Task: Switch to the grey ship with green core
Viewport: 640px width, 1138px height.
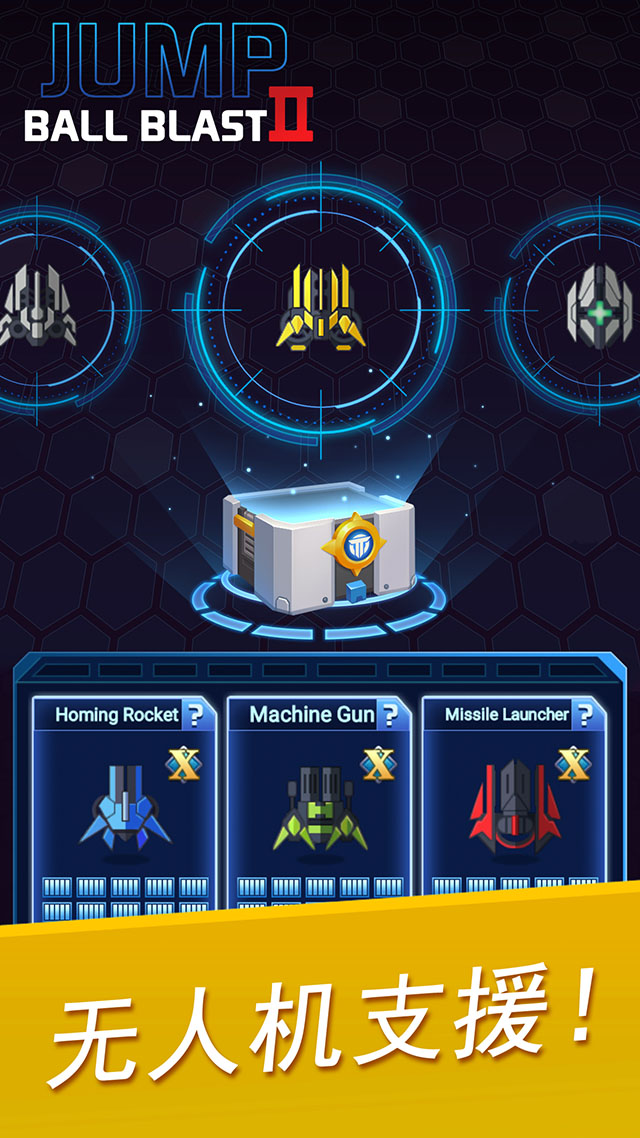Action: pyautogui.click(x=599, y=309)
